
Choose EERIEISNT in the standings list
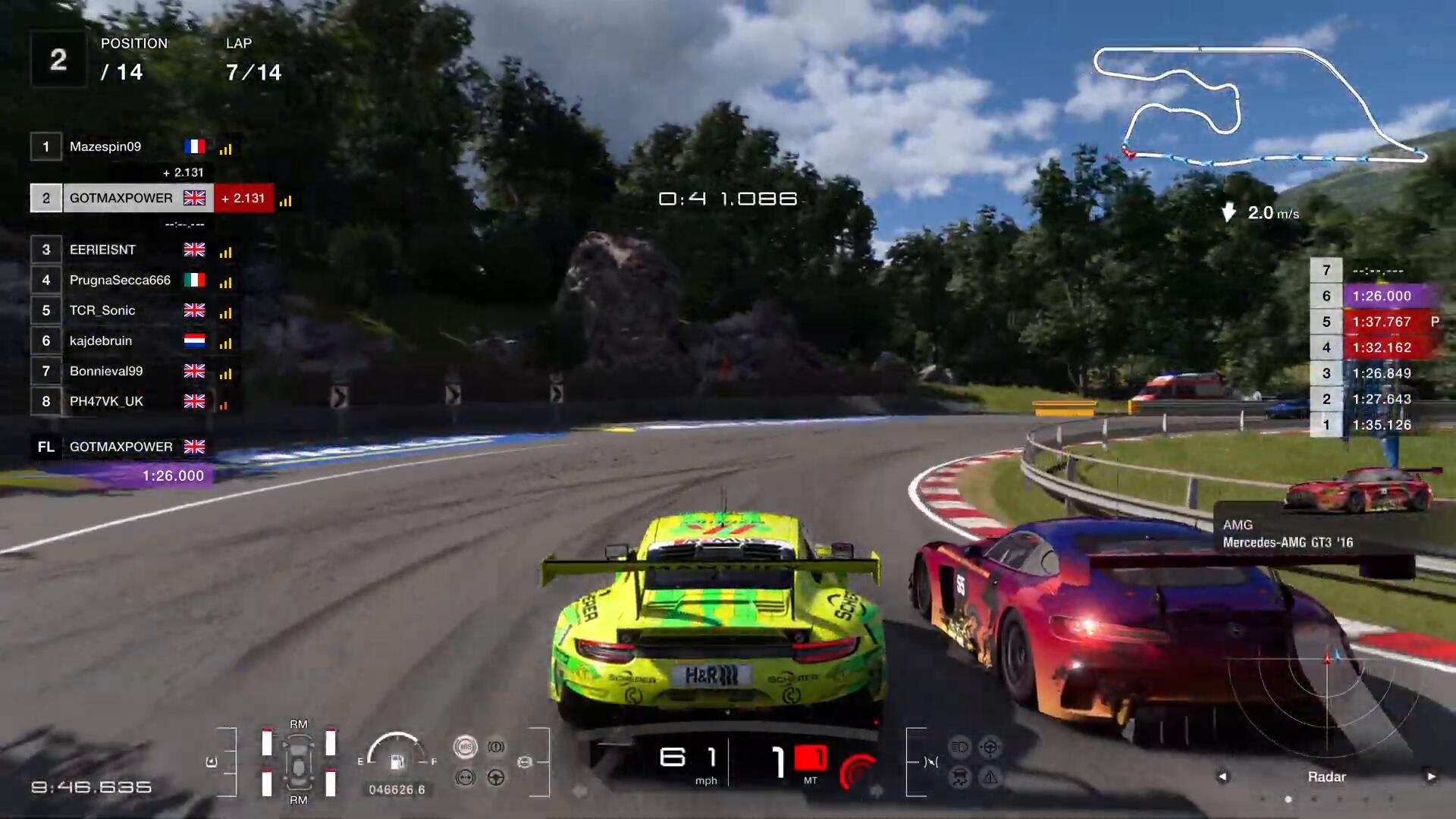coord(103,250)
